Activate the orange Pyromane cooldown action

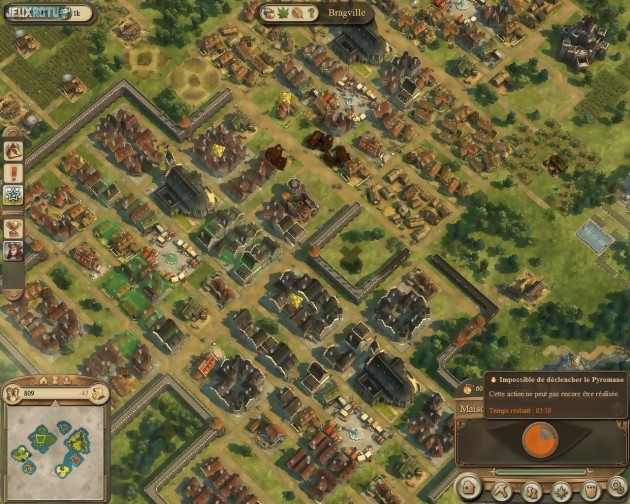pos(542,440)
